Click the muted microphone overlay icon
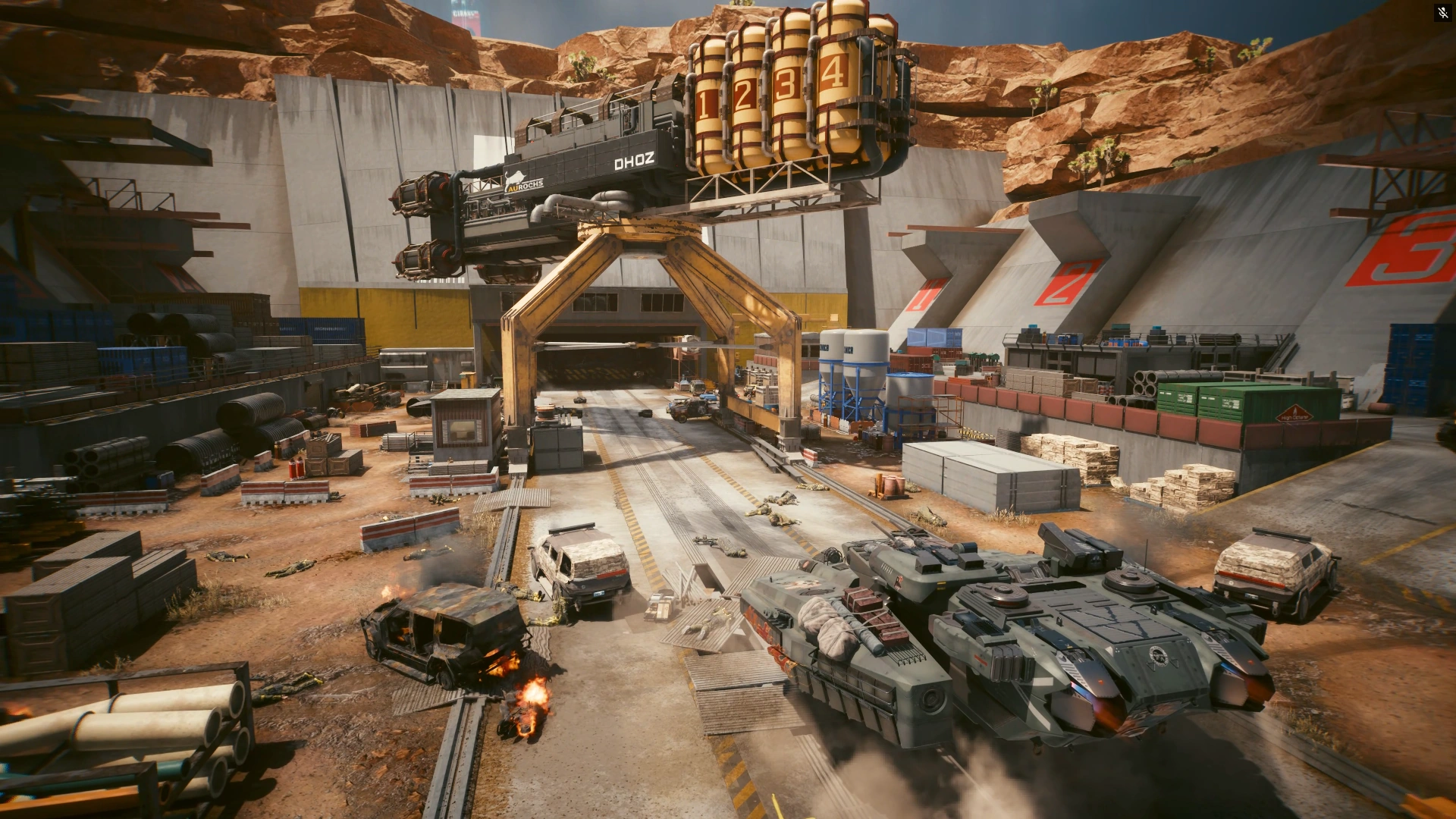 pos(1442,13)
